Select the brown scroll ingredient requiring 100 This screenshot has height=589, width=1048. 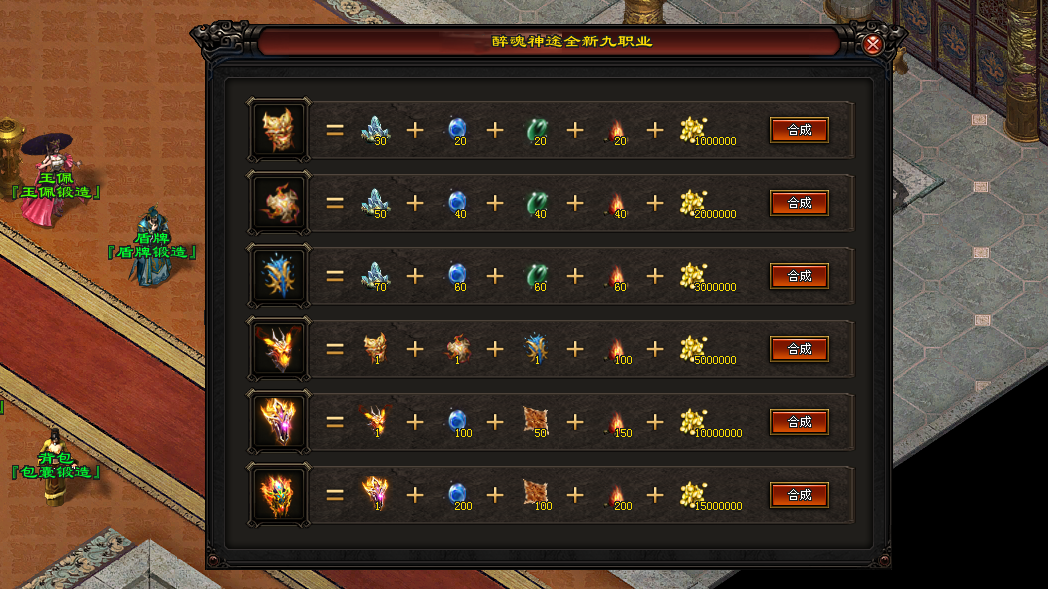click(x=536, y=493)
